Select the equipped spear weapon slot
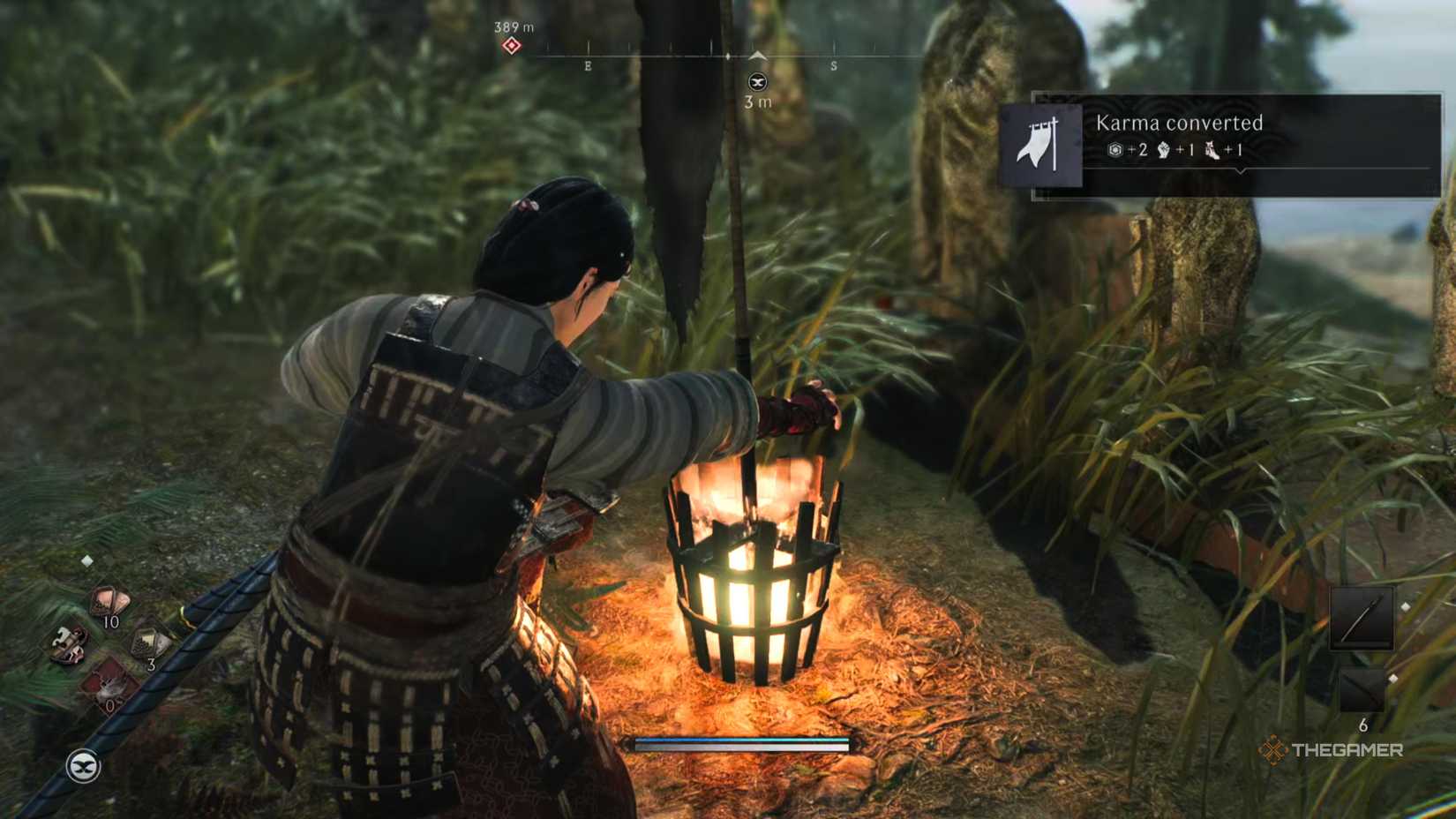This screenshot has height=819, width=1456. 1362,619
